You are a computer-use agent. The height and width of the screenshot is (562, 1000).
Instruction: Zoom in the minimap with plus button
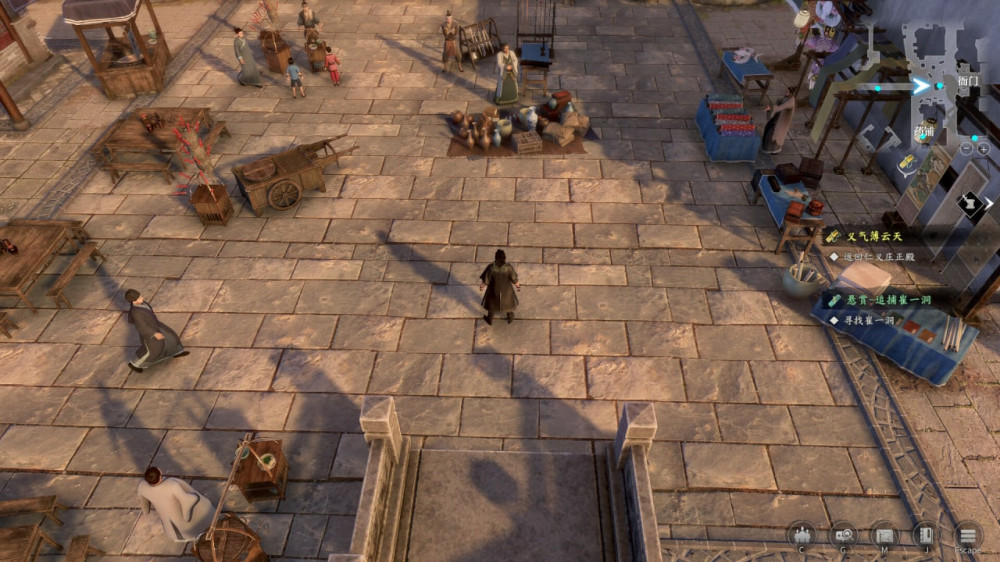(983, 148)
